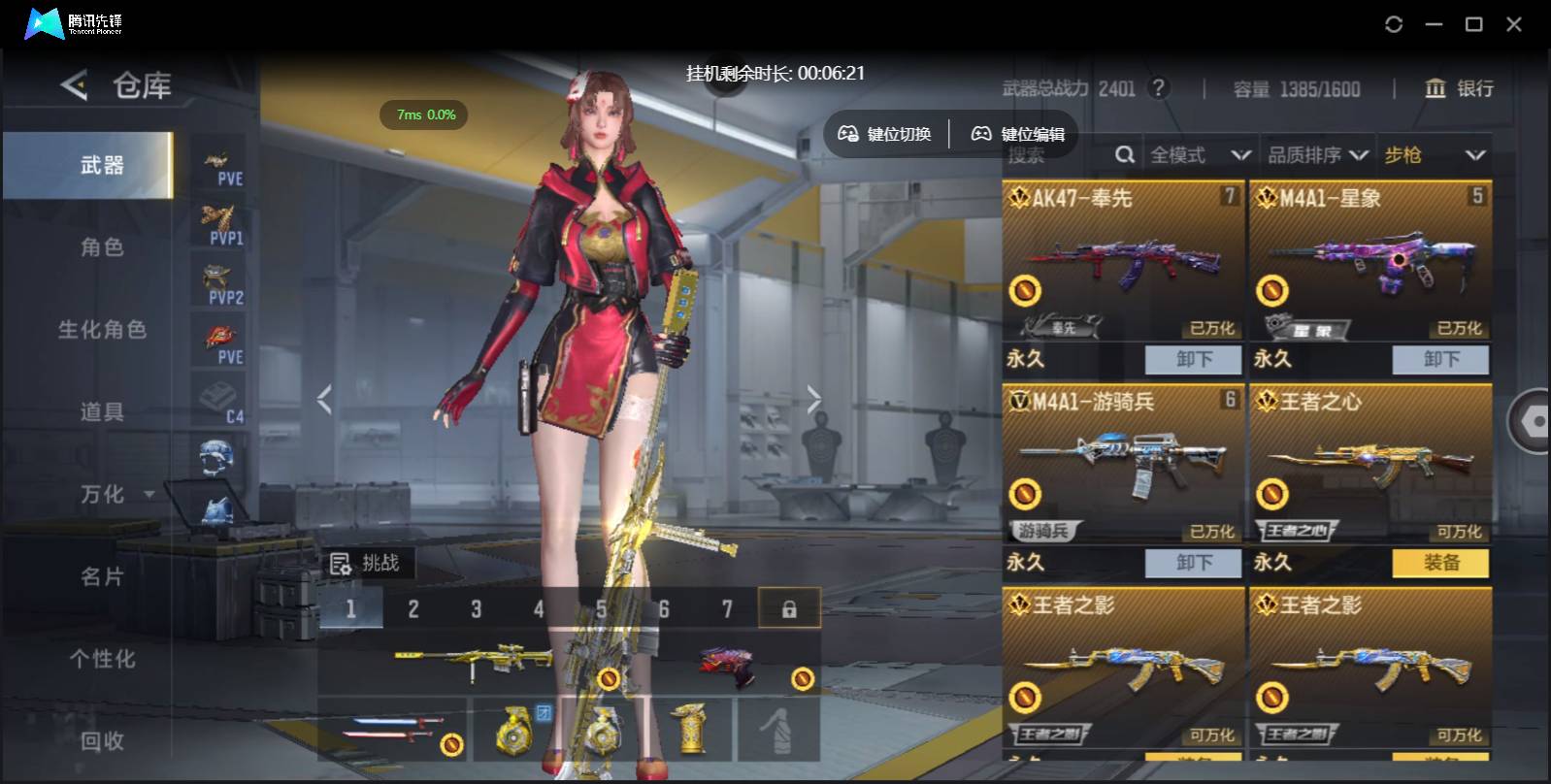Open the 键位编辑 key editor

point(1019,134)
